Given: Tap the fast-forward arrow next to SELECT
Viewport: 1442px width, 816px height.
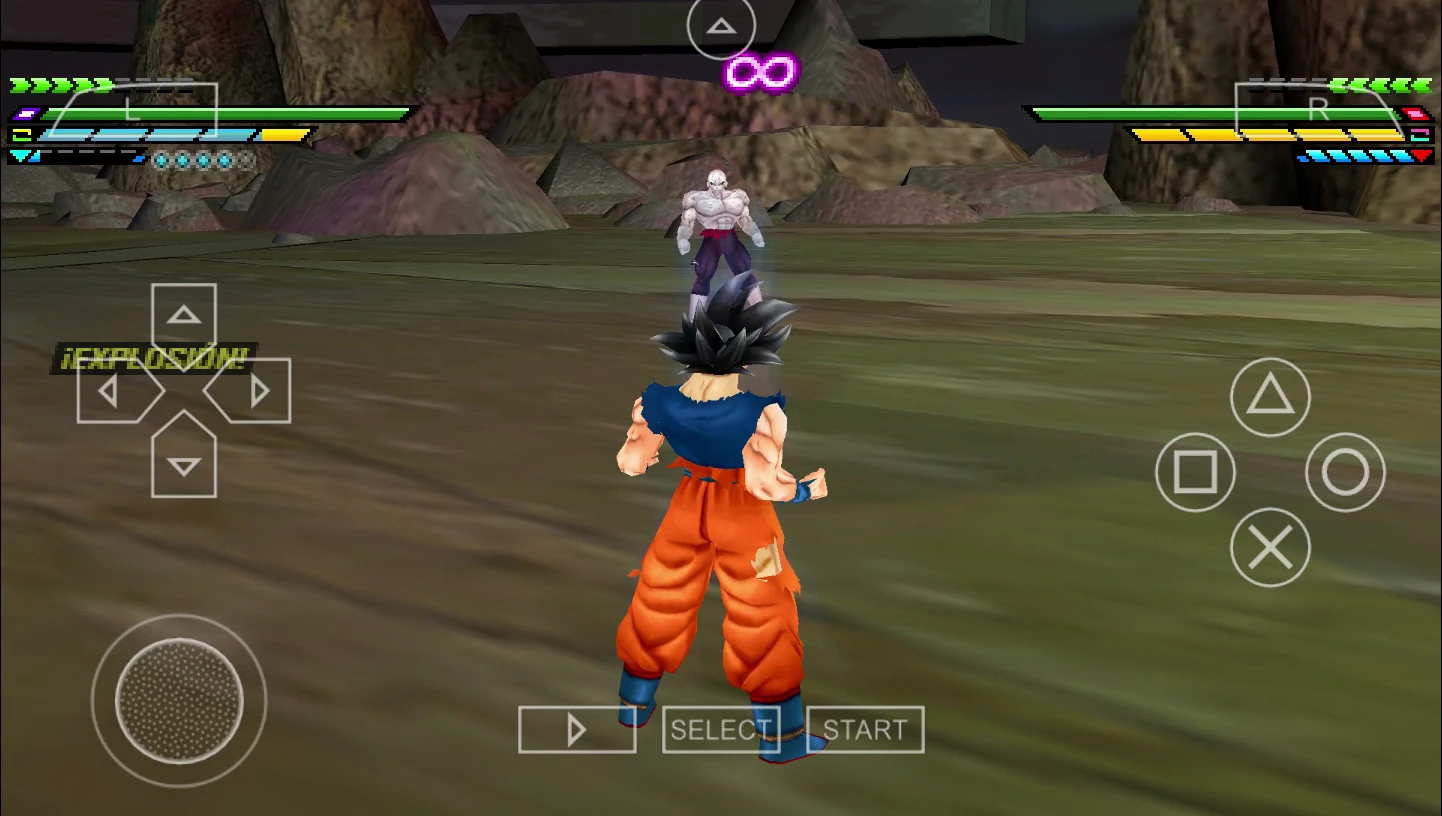Looking at the screenshot, I should 577,729.
